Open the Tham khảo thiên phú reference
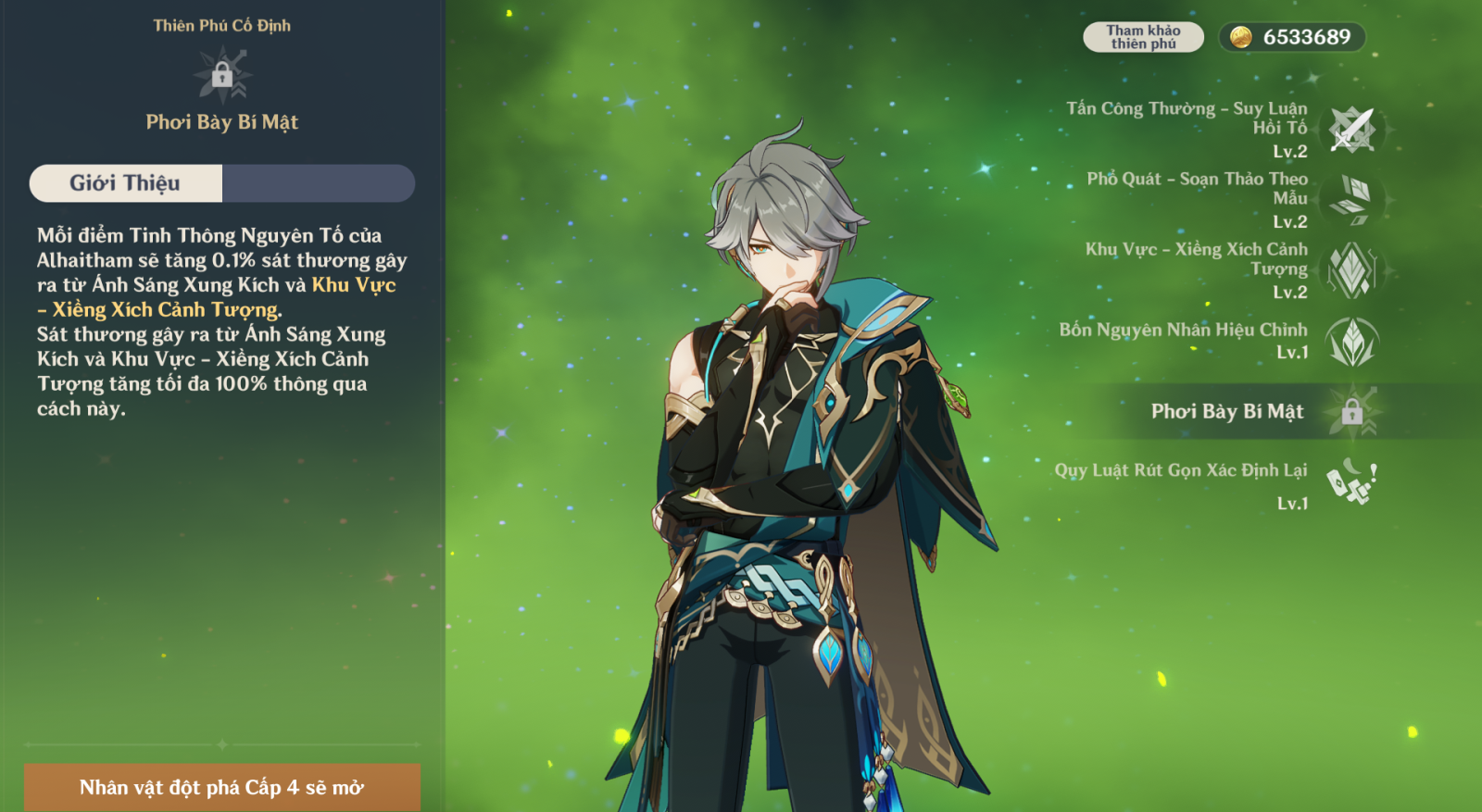The width and height of the screenshot is (1482, 812). [1143, 37]
